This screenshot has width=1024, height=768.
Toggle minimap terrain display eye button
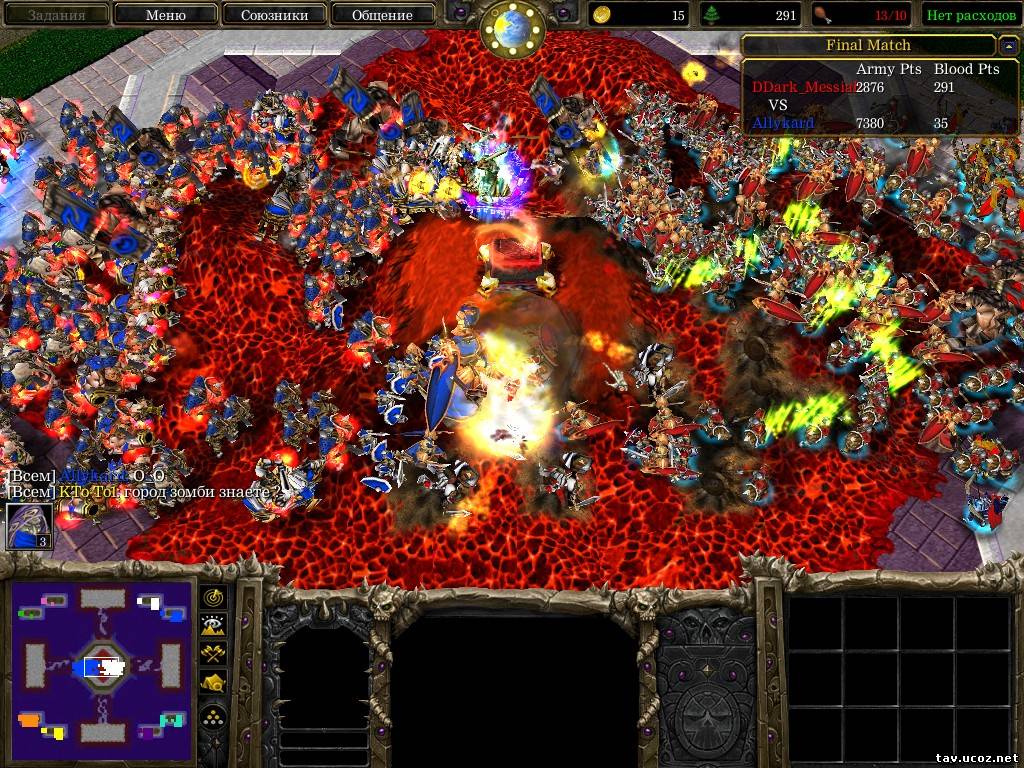pyautogui.click(x=214, y=626)
